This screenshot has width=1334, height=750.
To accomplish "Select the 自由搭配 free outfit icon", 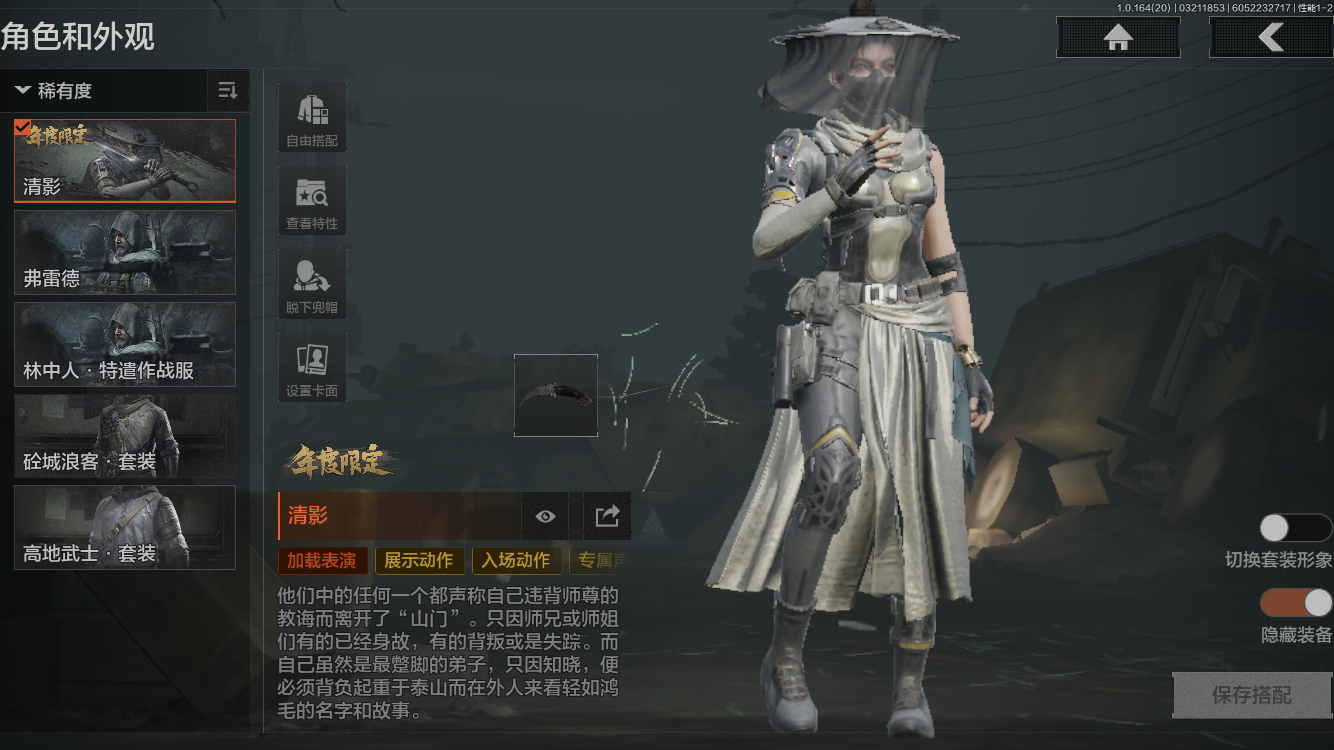I will coord(311,117).
